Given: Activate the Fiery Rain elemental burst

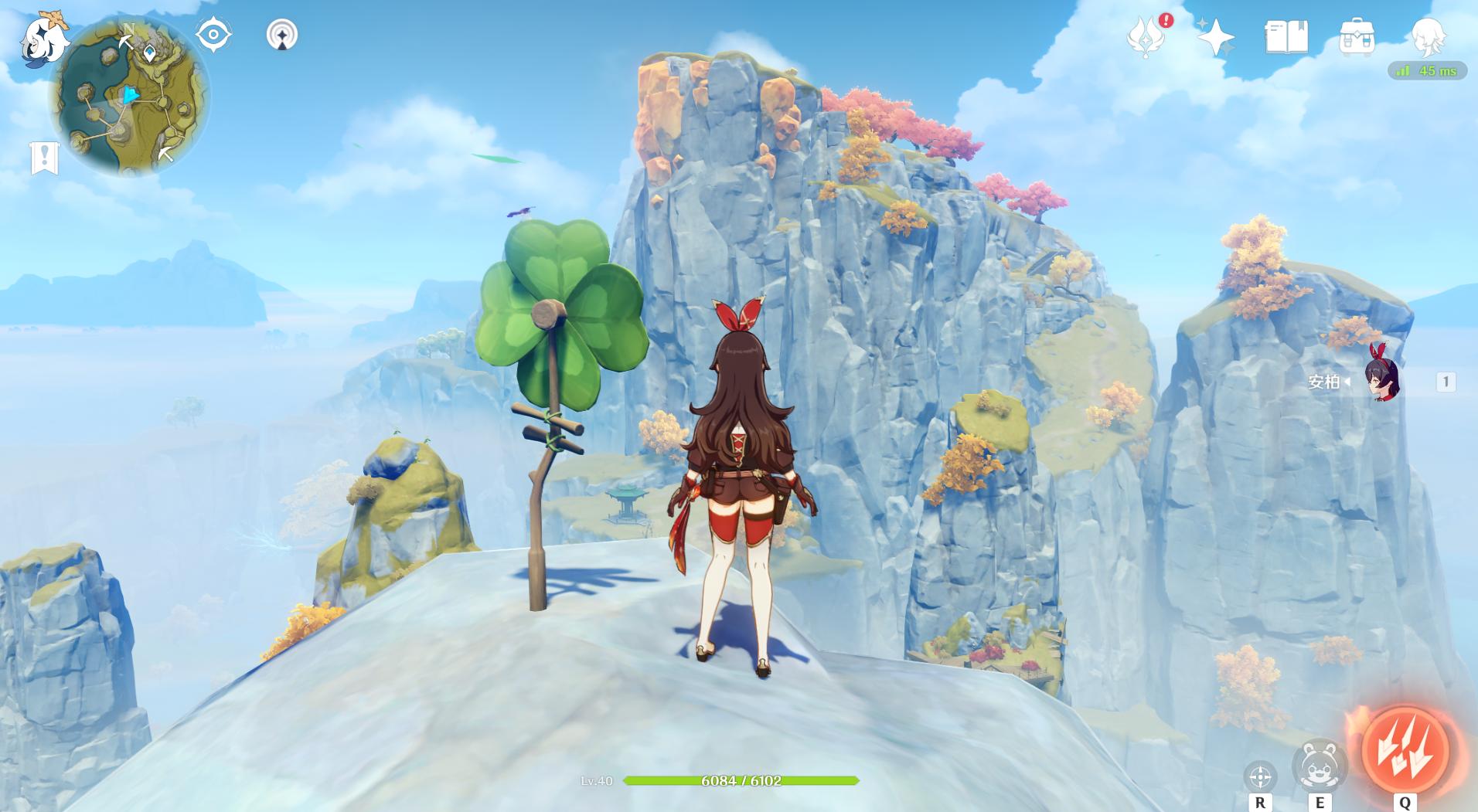Looking at the screenshot, I should 1405,749.
